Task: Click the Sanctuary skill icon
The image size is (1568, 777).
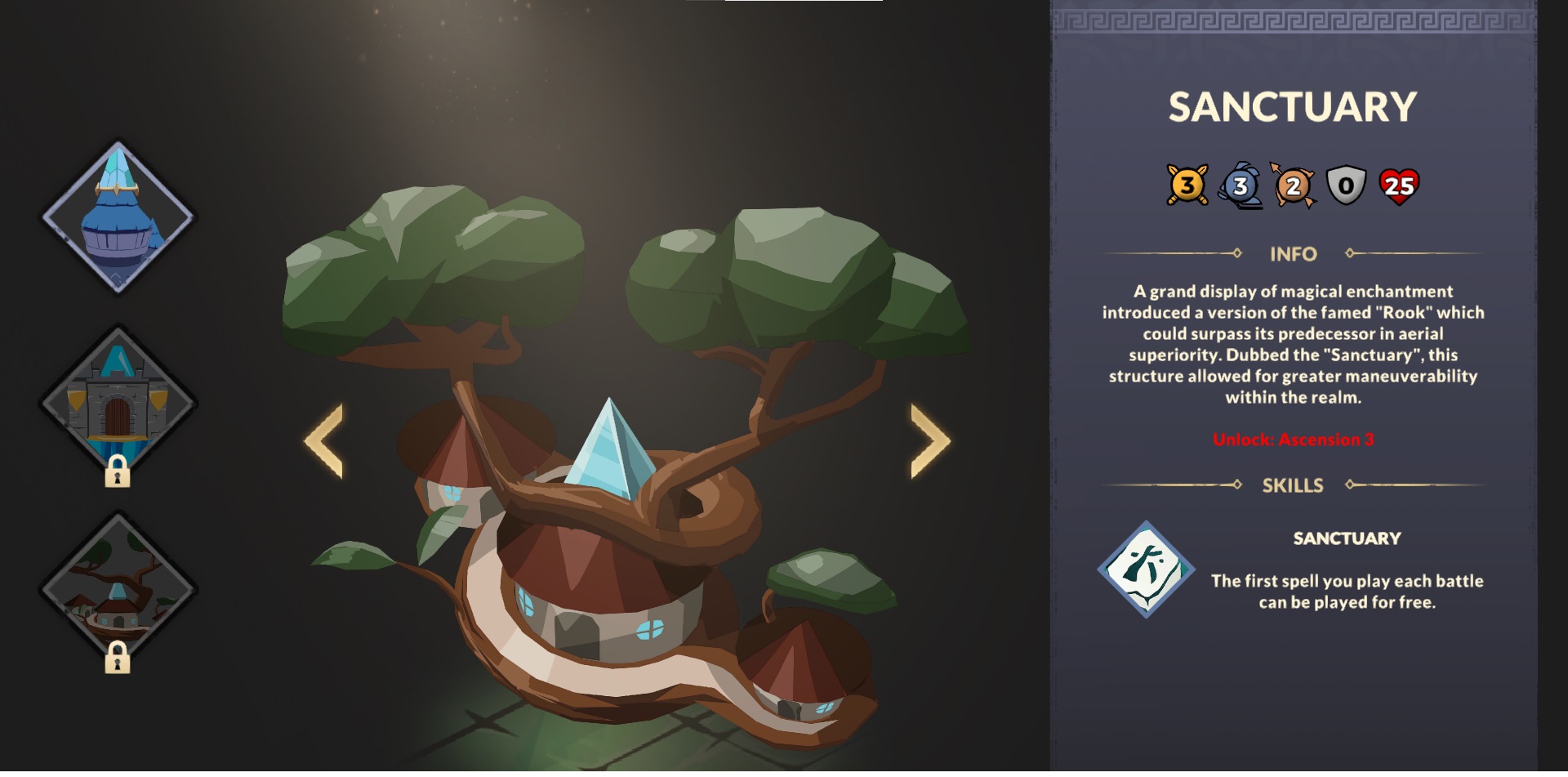Action: point(1146,569)
